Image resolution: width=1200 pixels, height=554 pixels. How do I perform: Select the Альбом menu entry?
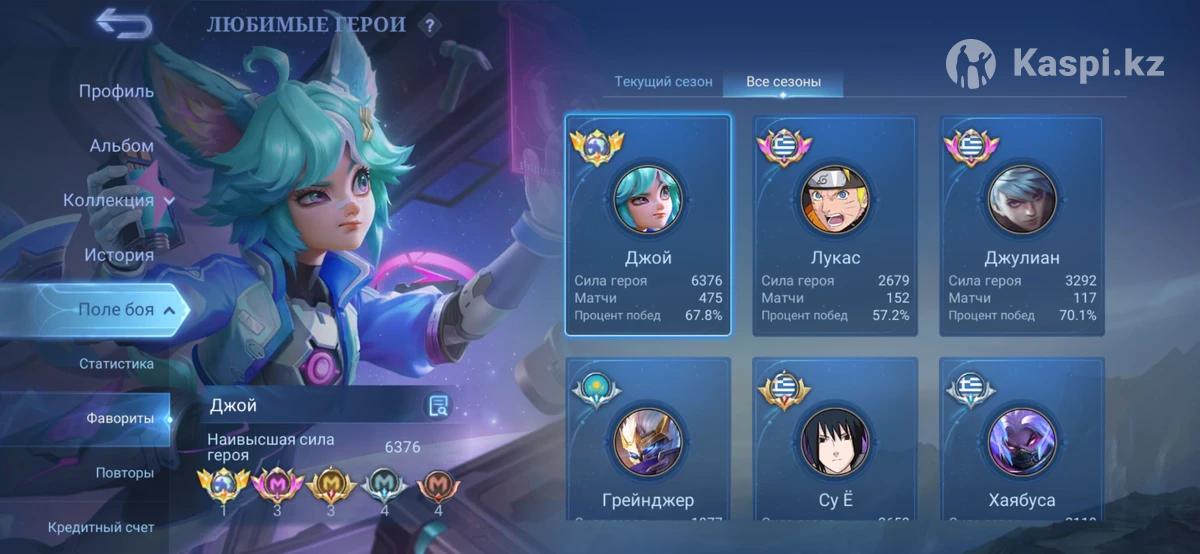coord(122,146)
